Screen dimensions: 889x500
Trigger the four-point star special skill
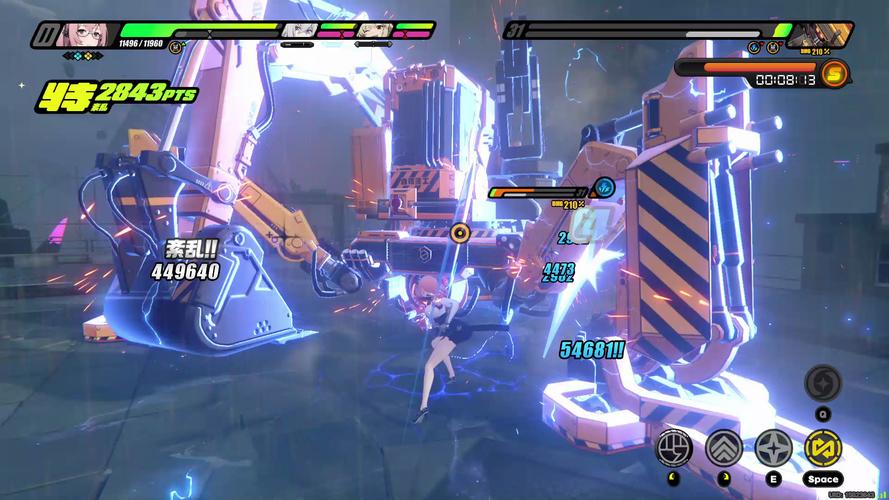pyautogui.click(x=773, y=448)
